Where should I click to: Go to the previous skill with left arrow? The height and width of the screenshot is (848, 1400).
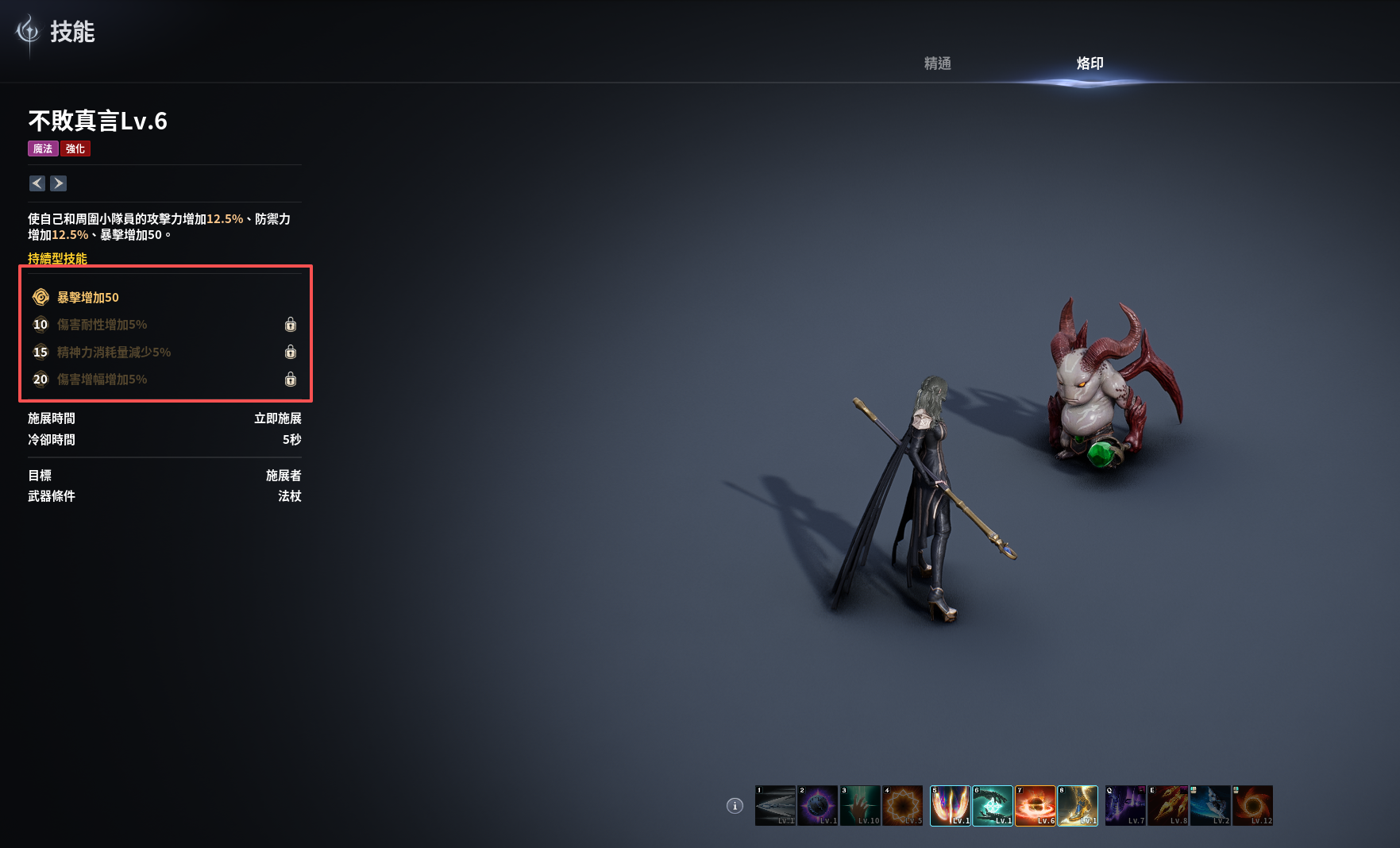click(x=37, y=183)
